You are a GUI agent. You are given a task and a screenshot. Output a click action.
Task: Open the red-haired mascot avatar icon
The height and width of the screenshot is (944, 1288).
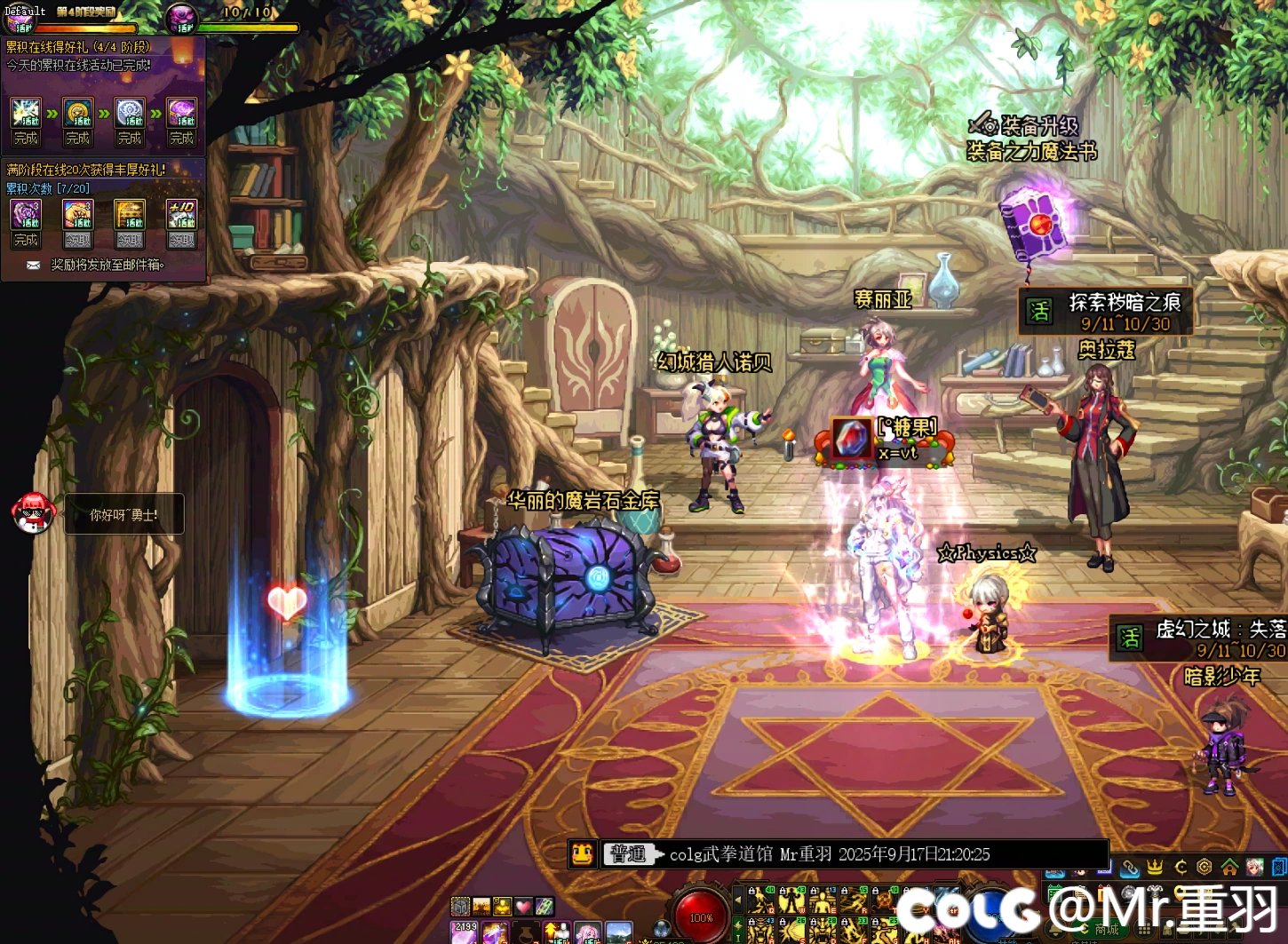click(34, 512)
